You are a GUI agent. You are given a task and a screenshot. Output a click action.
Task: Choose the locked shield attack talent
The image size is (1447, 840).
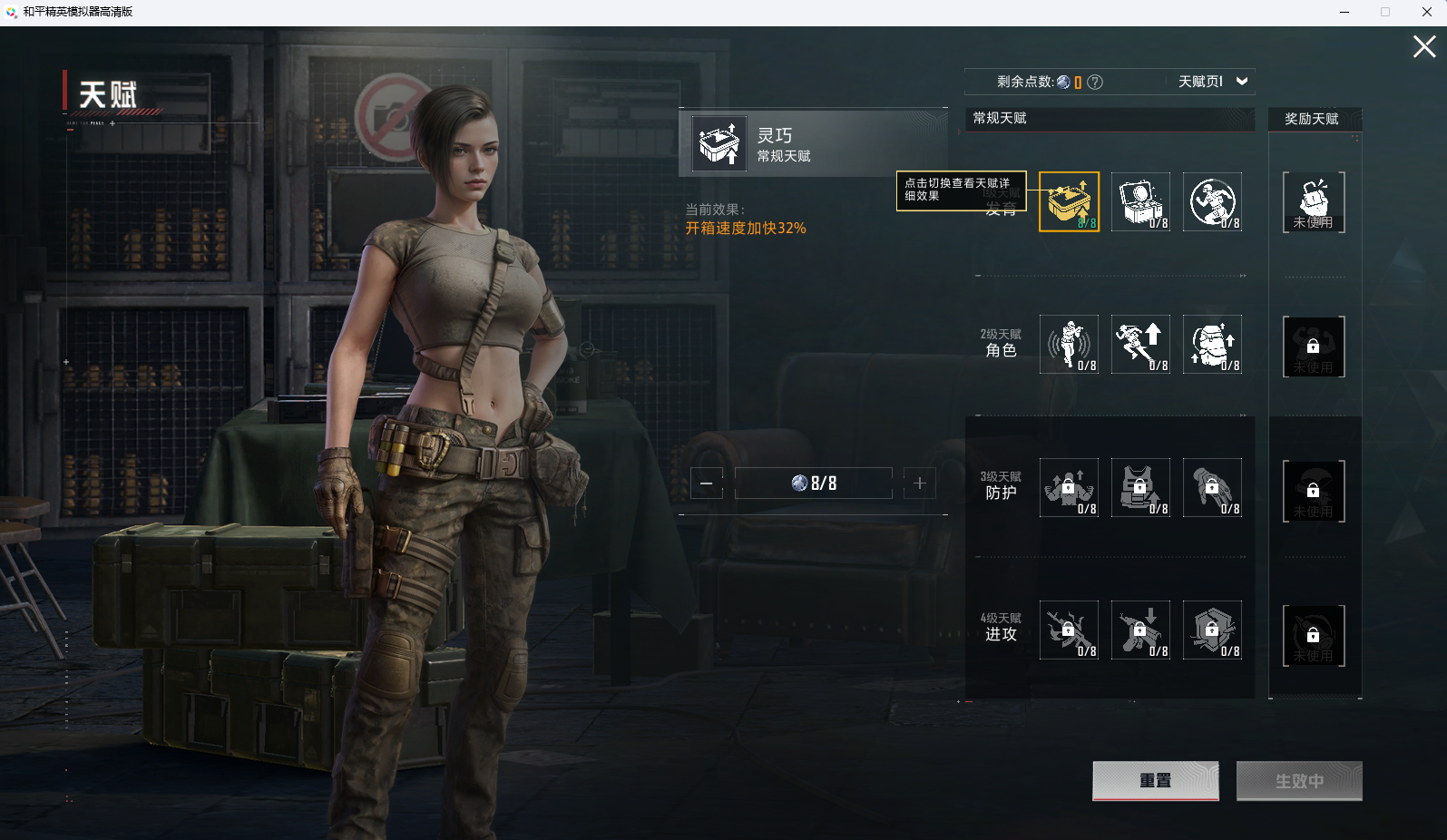(x=1212, y=630)
